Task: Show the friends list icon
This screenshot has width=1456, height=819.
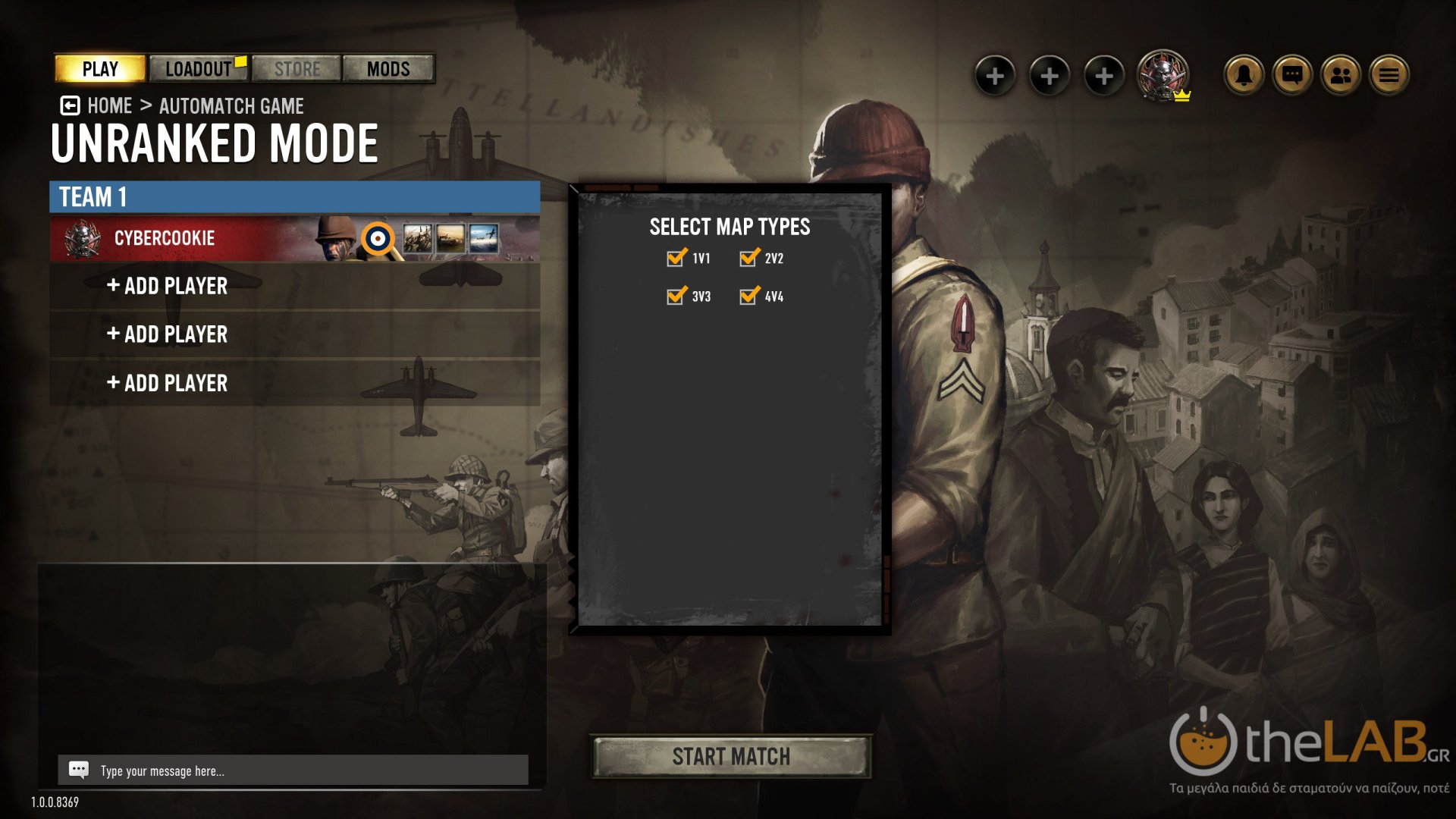Action: pyautogui.click(x=1341, y=75)
